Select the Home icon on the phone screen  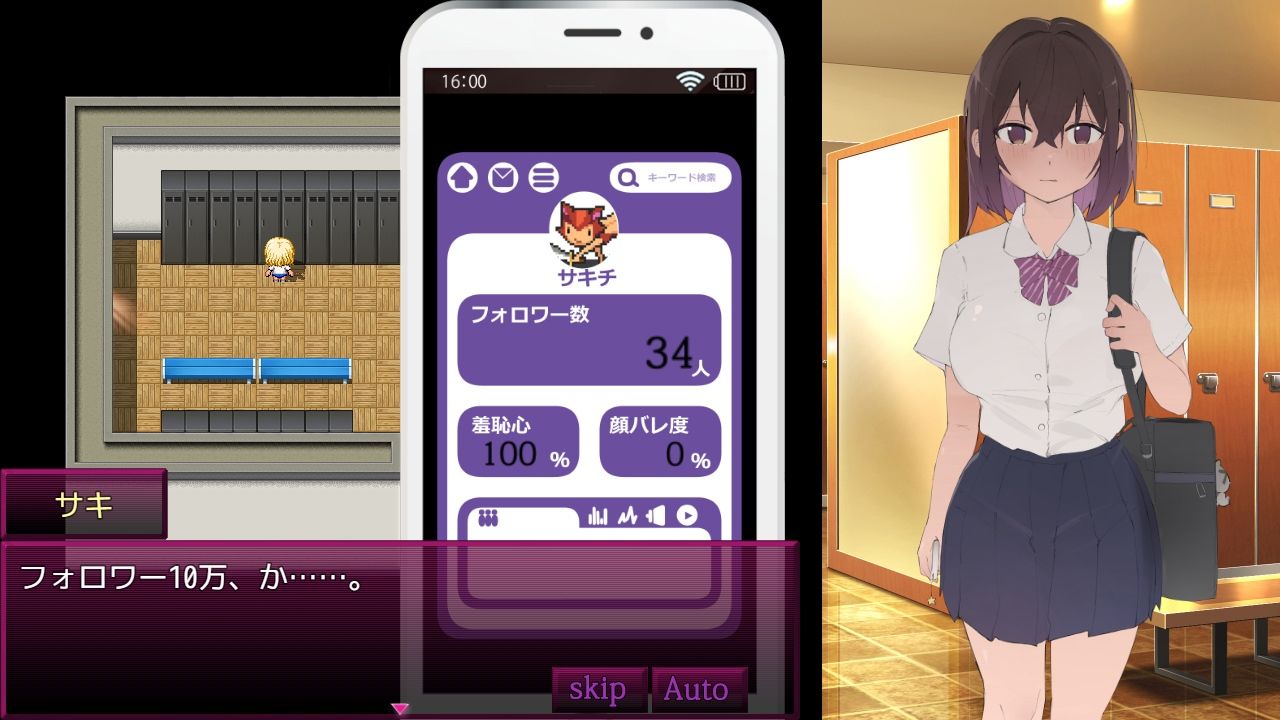460,176
